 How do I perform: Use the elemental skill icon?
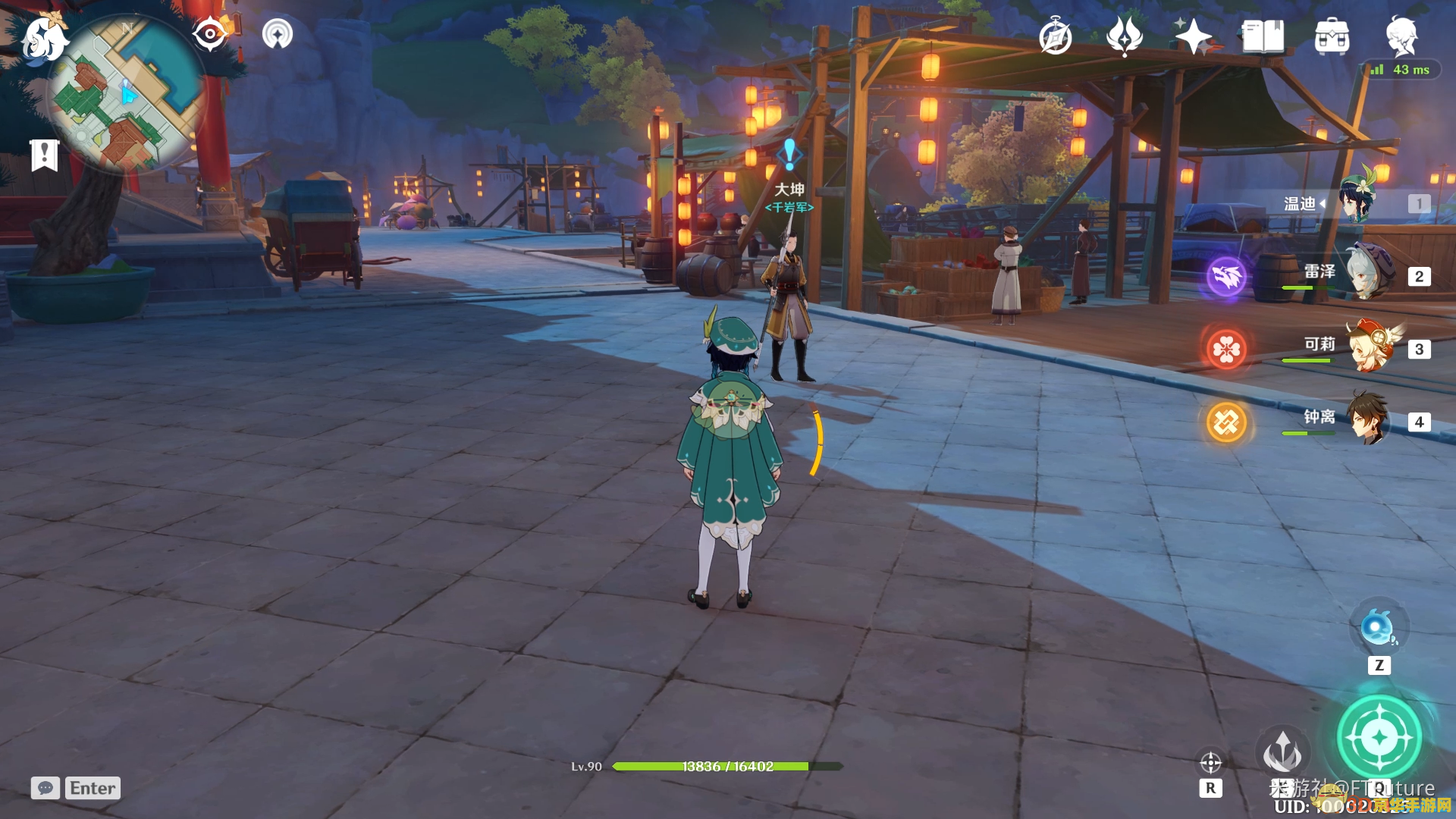(1282, 752)
